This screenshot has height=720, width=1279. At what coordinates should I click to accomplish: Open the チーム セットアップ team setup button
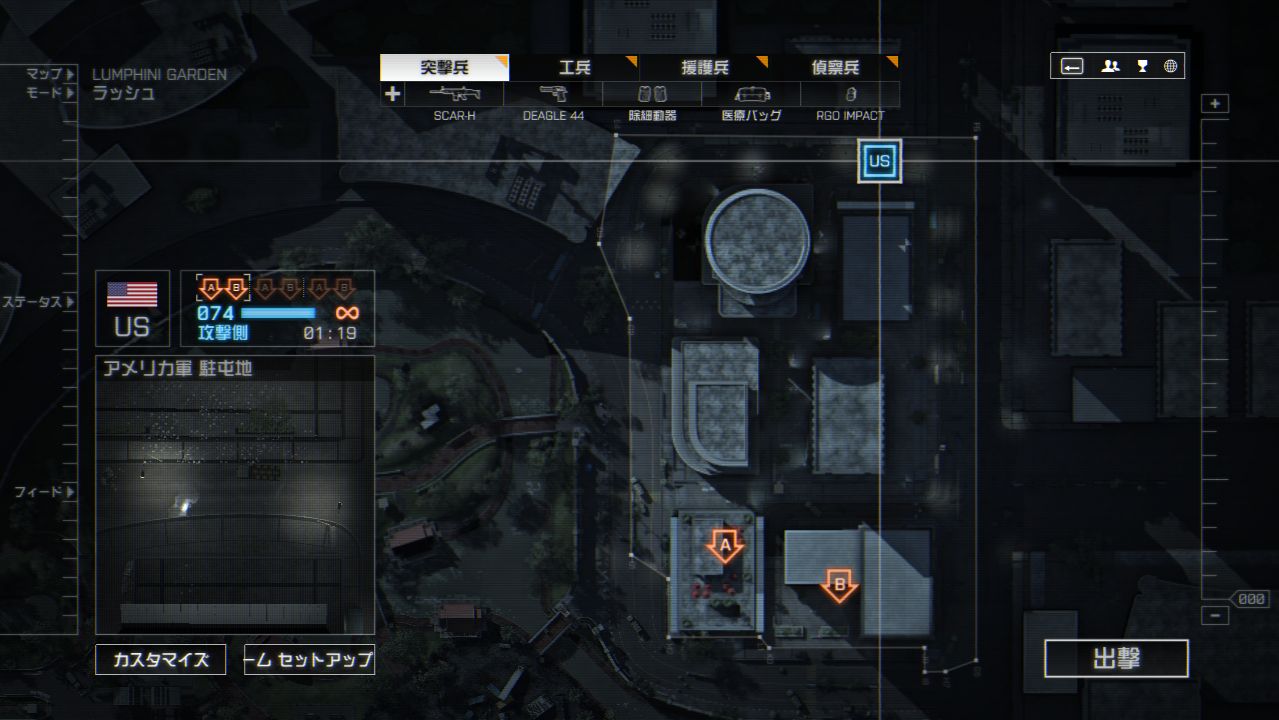tap(309, 660)
